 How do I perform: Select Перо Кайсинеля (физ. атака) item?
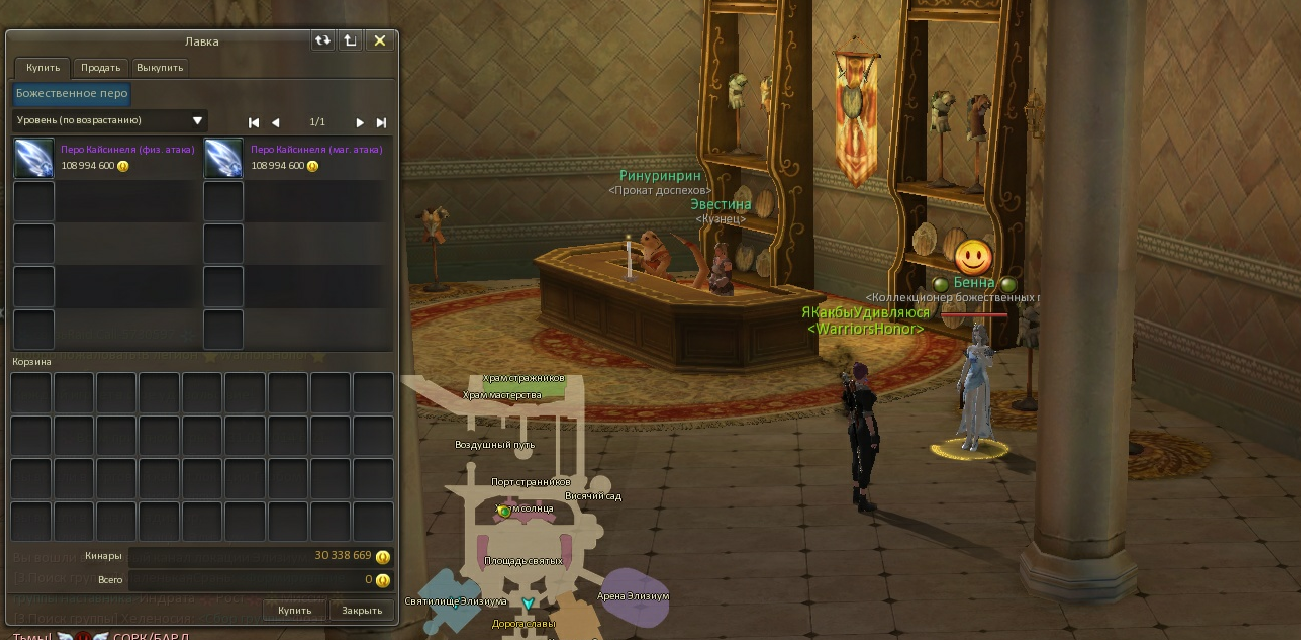34,159
